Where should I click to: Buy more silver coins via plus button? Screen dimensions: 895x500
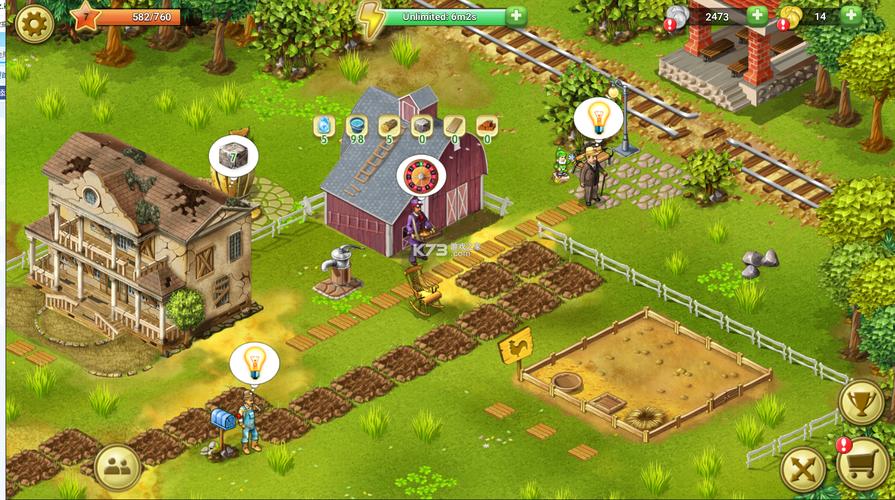757,16
